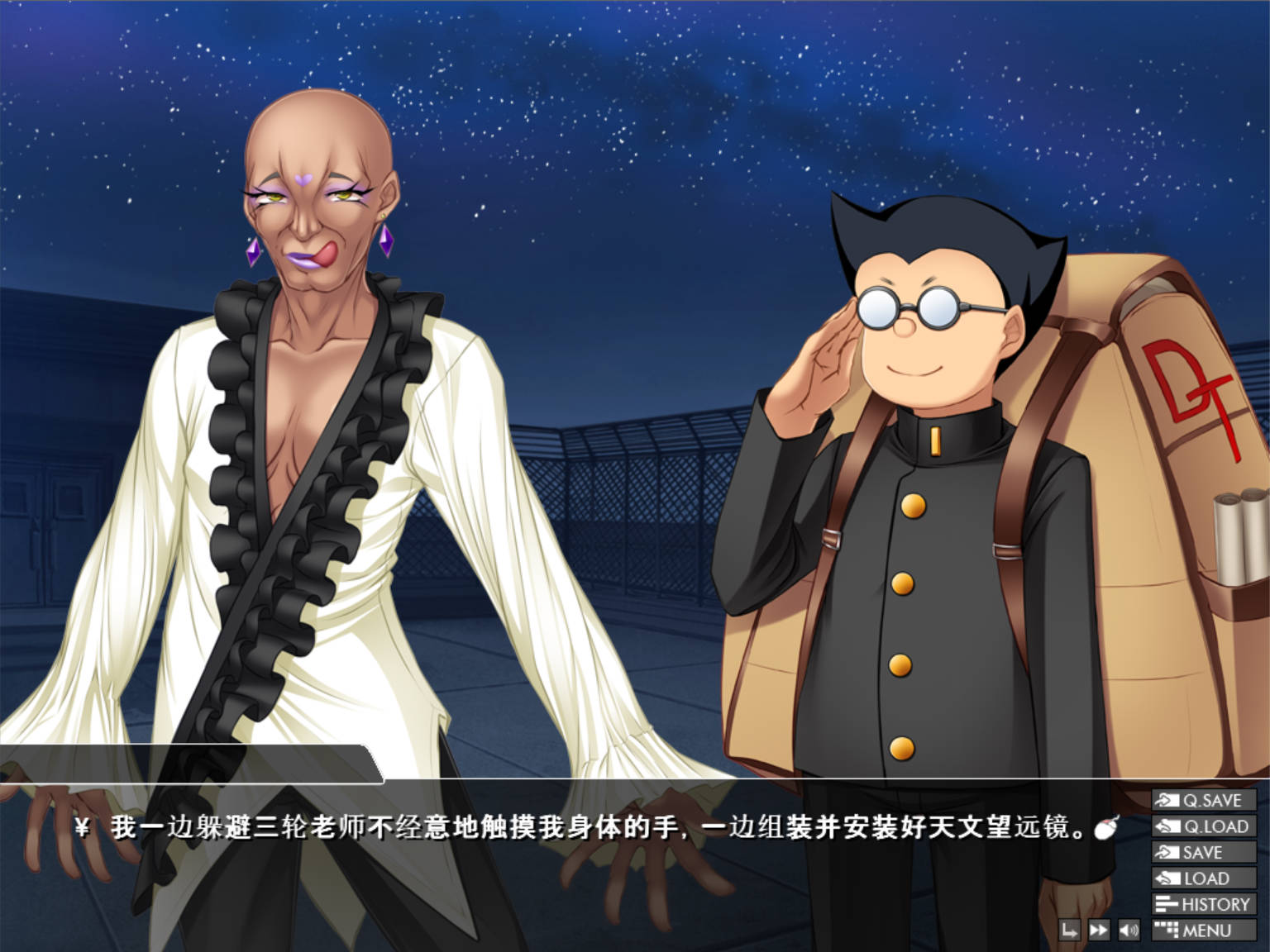Click the return-arrow icon on the LOAD button
Image resolution: width=1270 pixels, height=952 pixels.
1168,878
